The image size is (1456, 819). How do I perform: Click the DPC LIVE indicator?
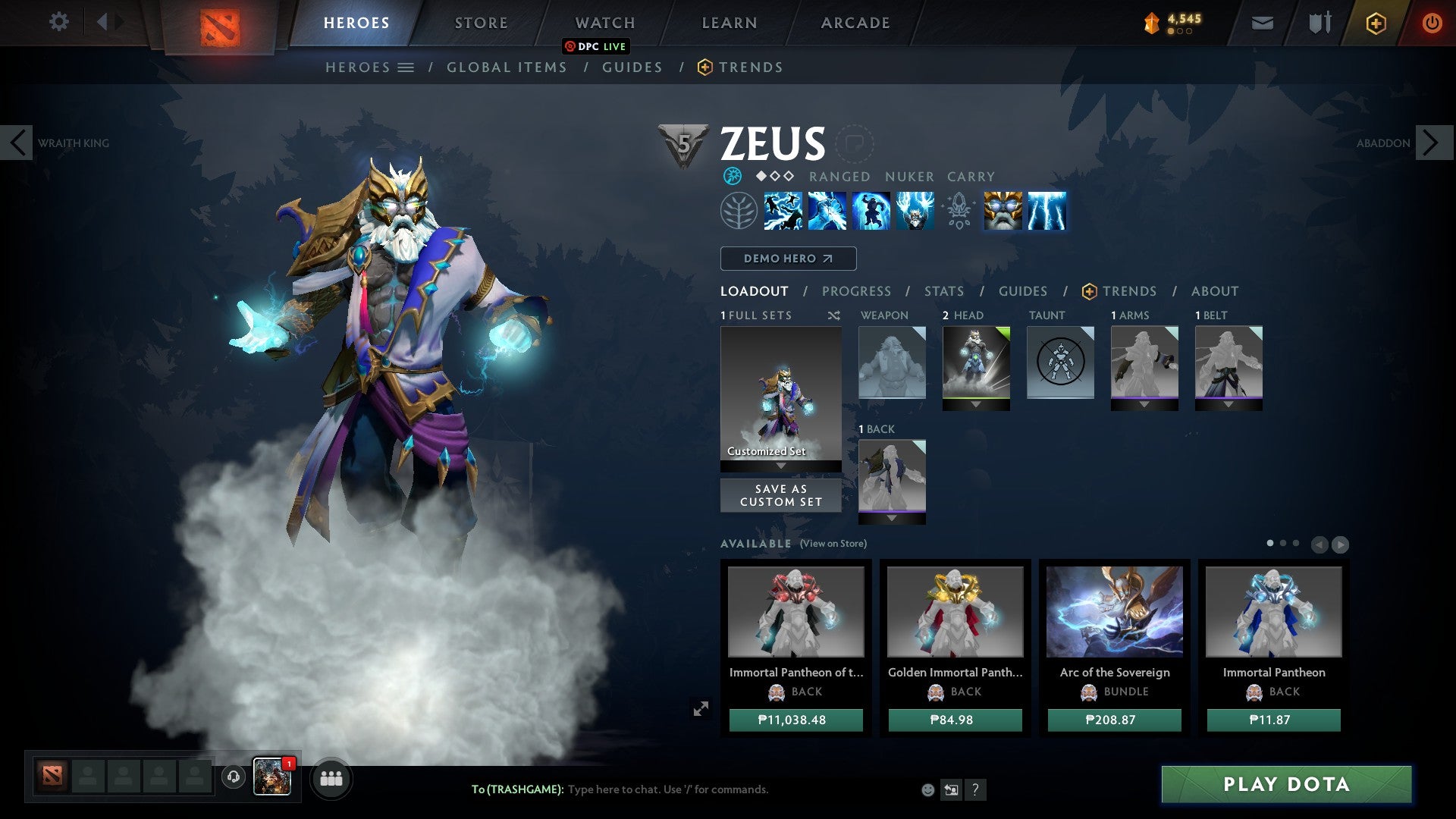pos(597,46)
